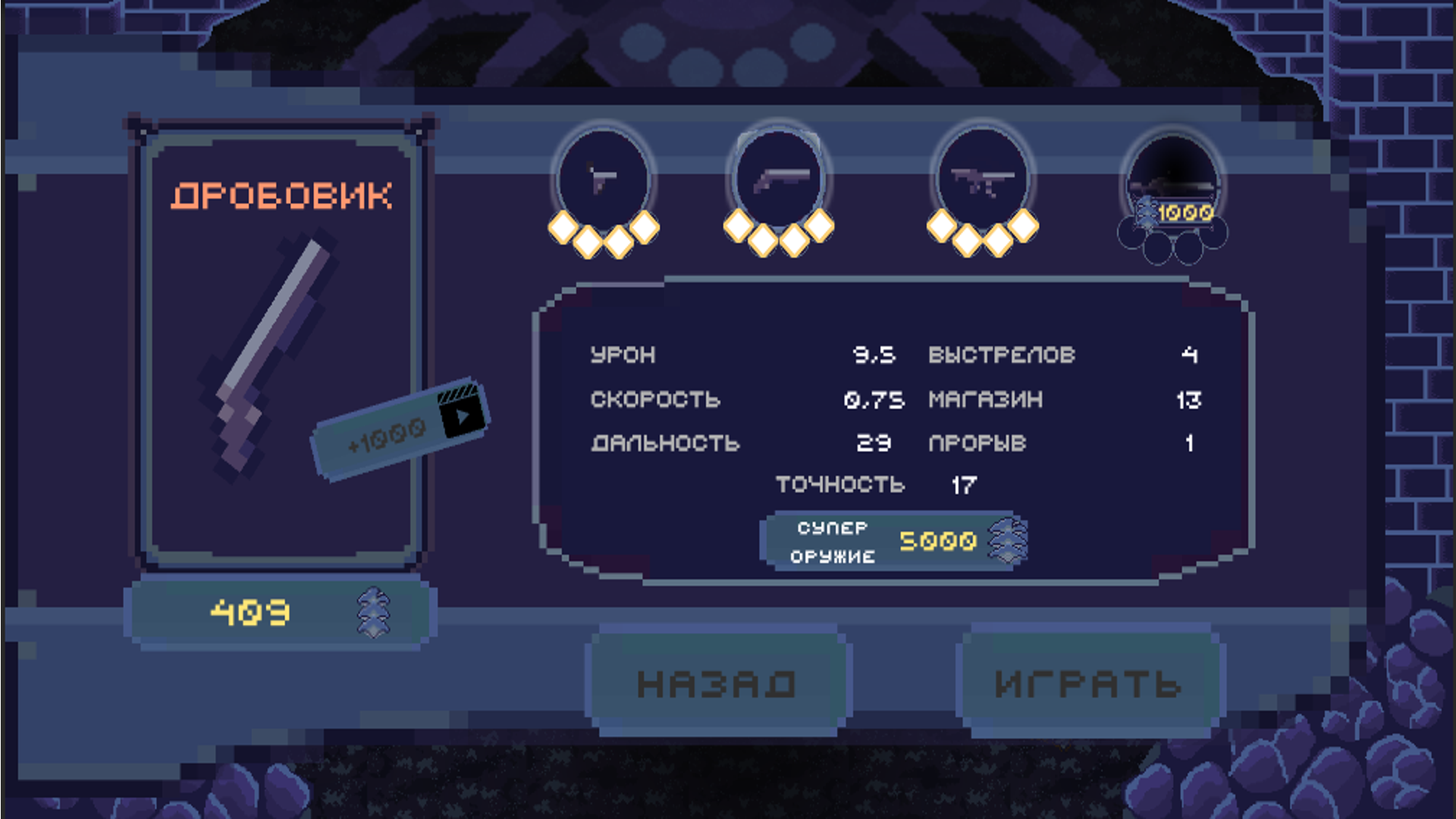Screen dimensions: 1456x819
Task: Toggle the first diamond under the pistol
Action: click(x=561, y=227)
